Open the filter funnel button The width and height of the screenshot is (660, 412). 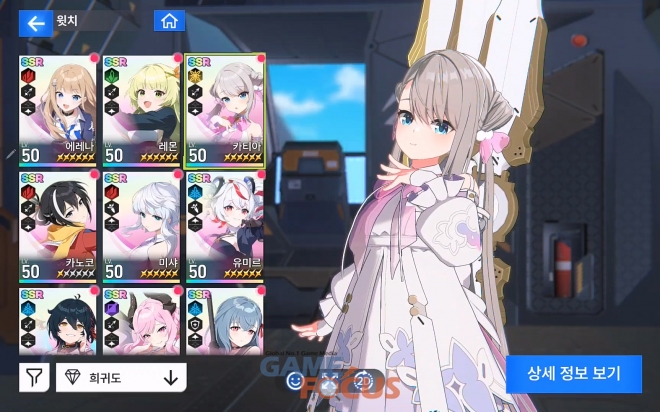click(x=33, y=377)
